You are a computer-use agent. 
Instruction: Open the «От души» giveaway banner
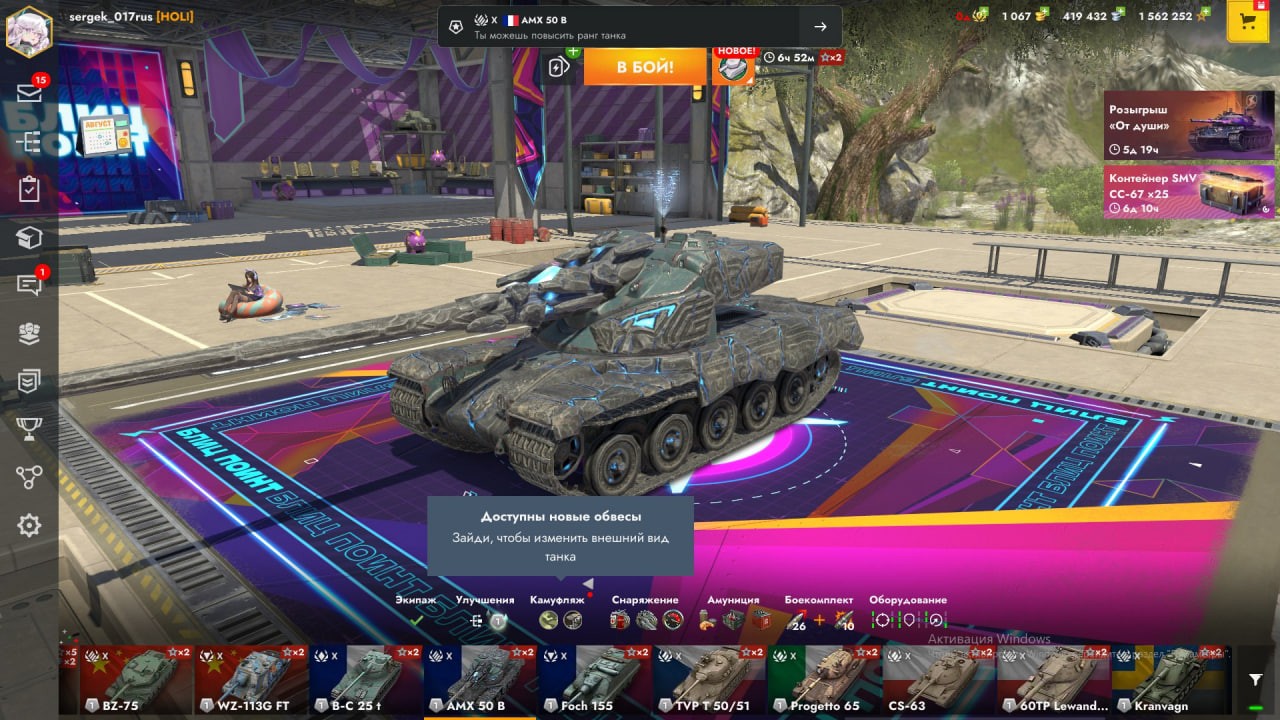click(x=1189, y=125)
